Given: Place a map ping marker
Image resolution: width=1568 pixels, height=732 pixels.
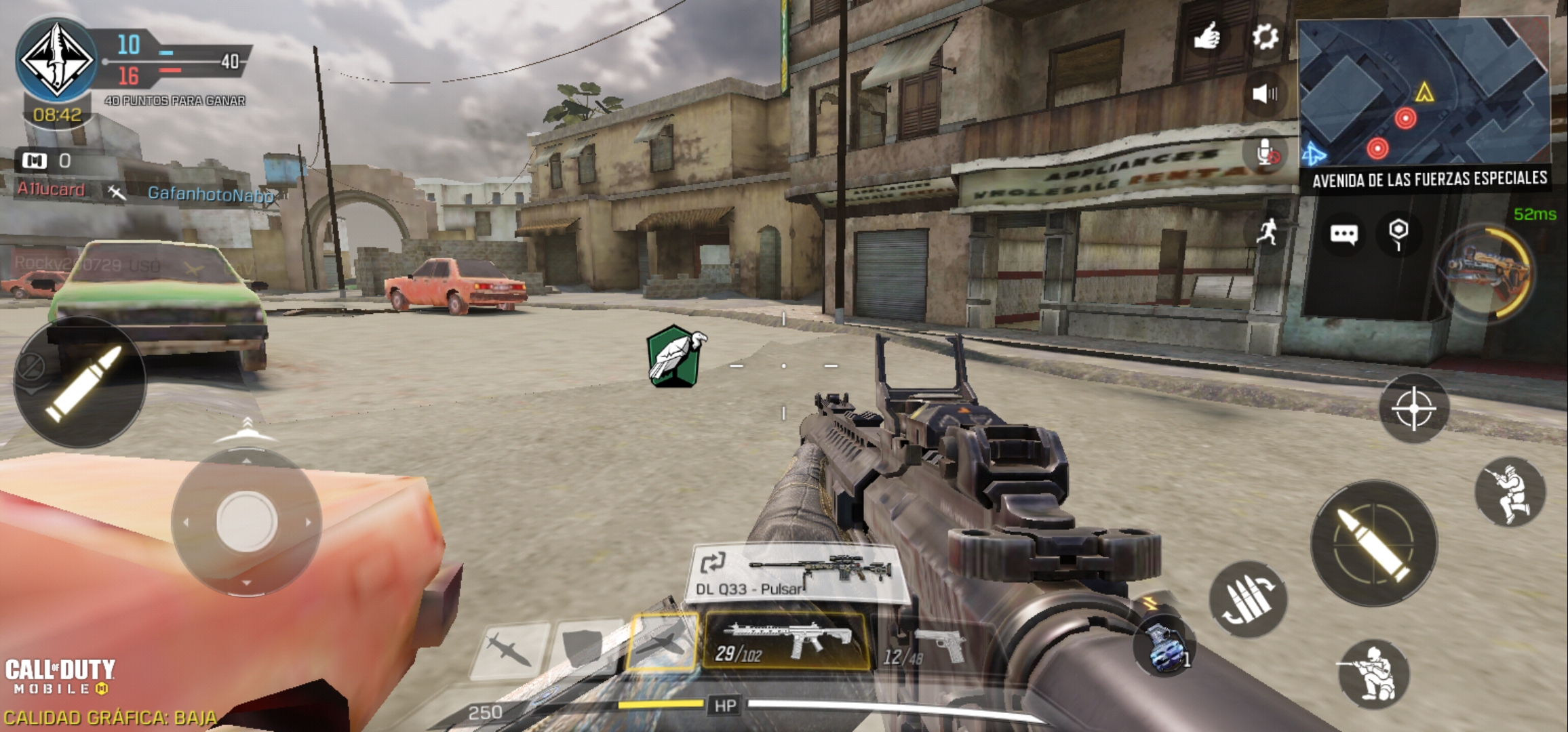Looking at the screenshot, I should (x=1398, y=235).
